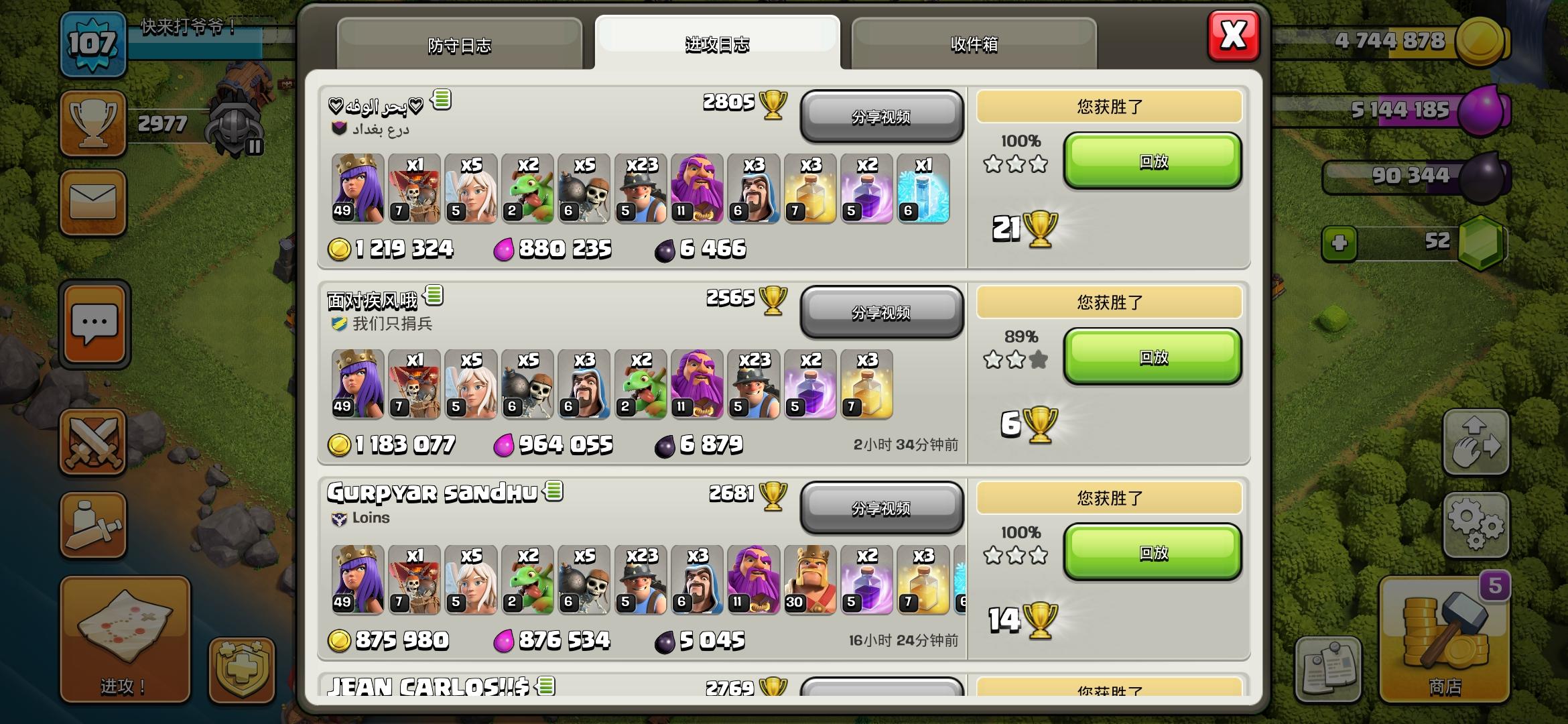Screen dimensions: 1568x724
Task: Click player name Gurpyar Sandhu
Action: coord(432,493)
